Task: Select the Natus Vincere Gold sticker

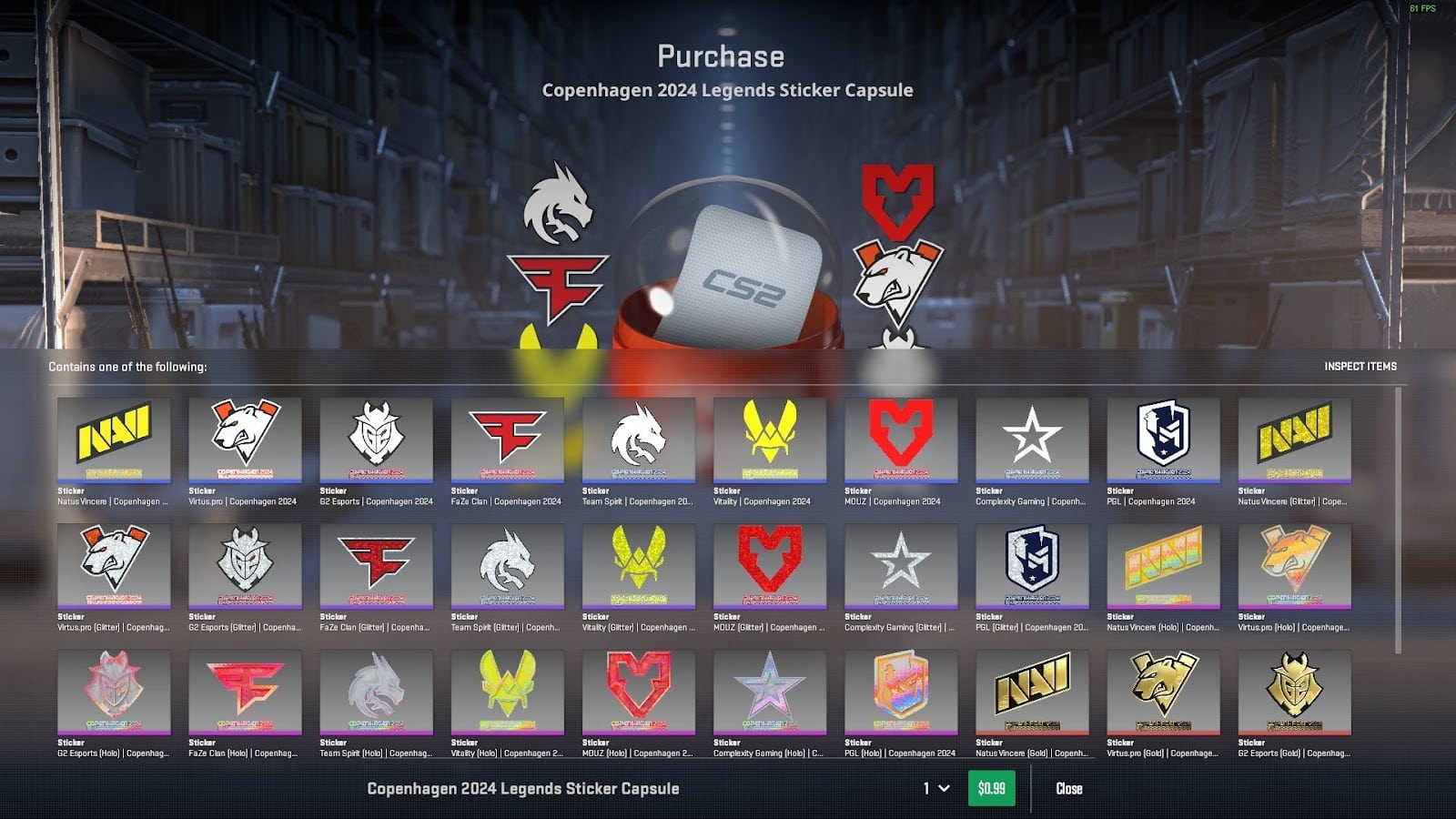Action: tap(1032, 694)
